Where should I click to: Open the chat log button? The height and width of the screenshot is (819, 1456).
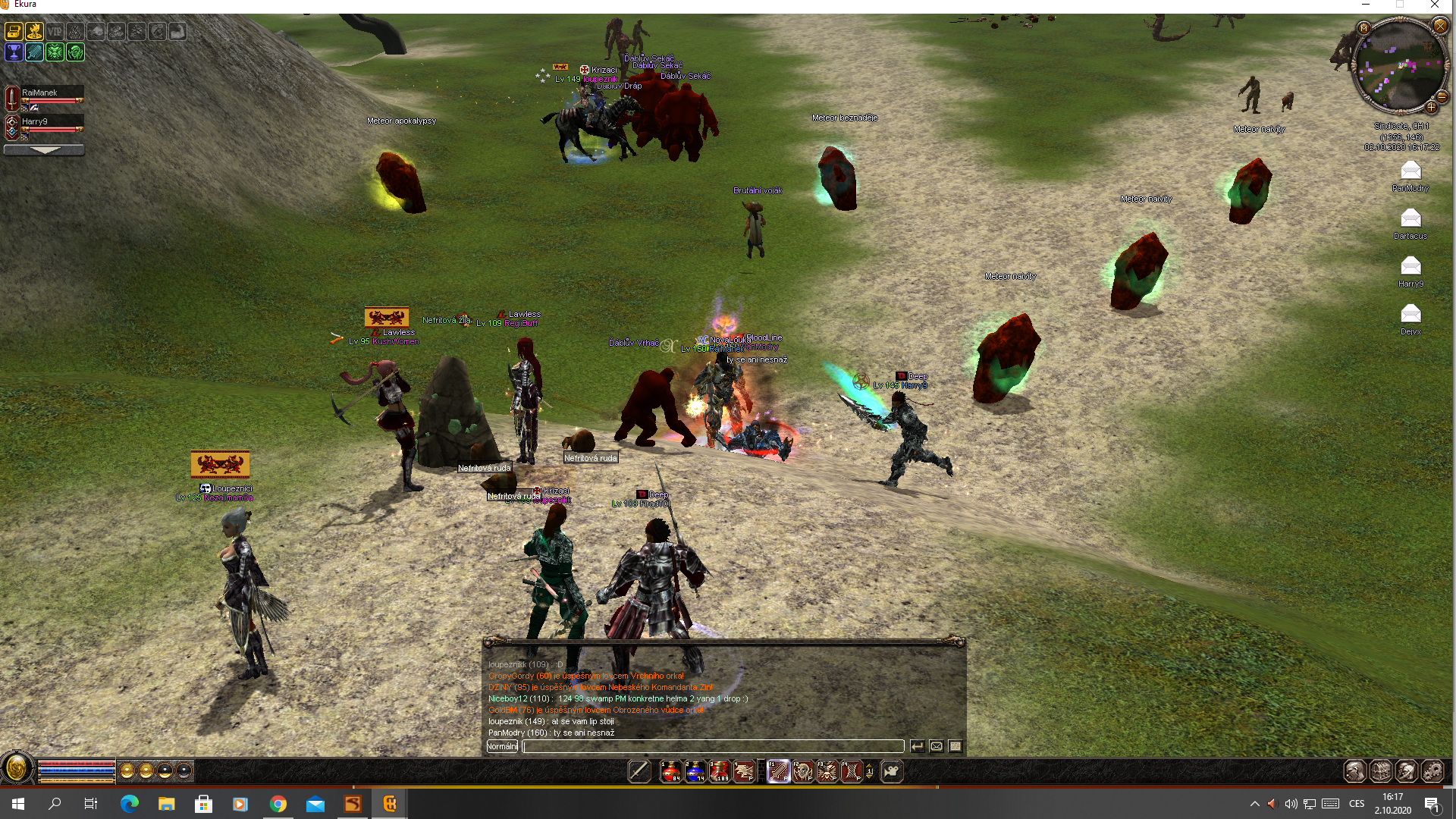coord(955,746)
